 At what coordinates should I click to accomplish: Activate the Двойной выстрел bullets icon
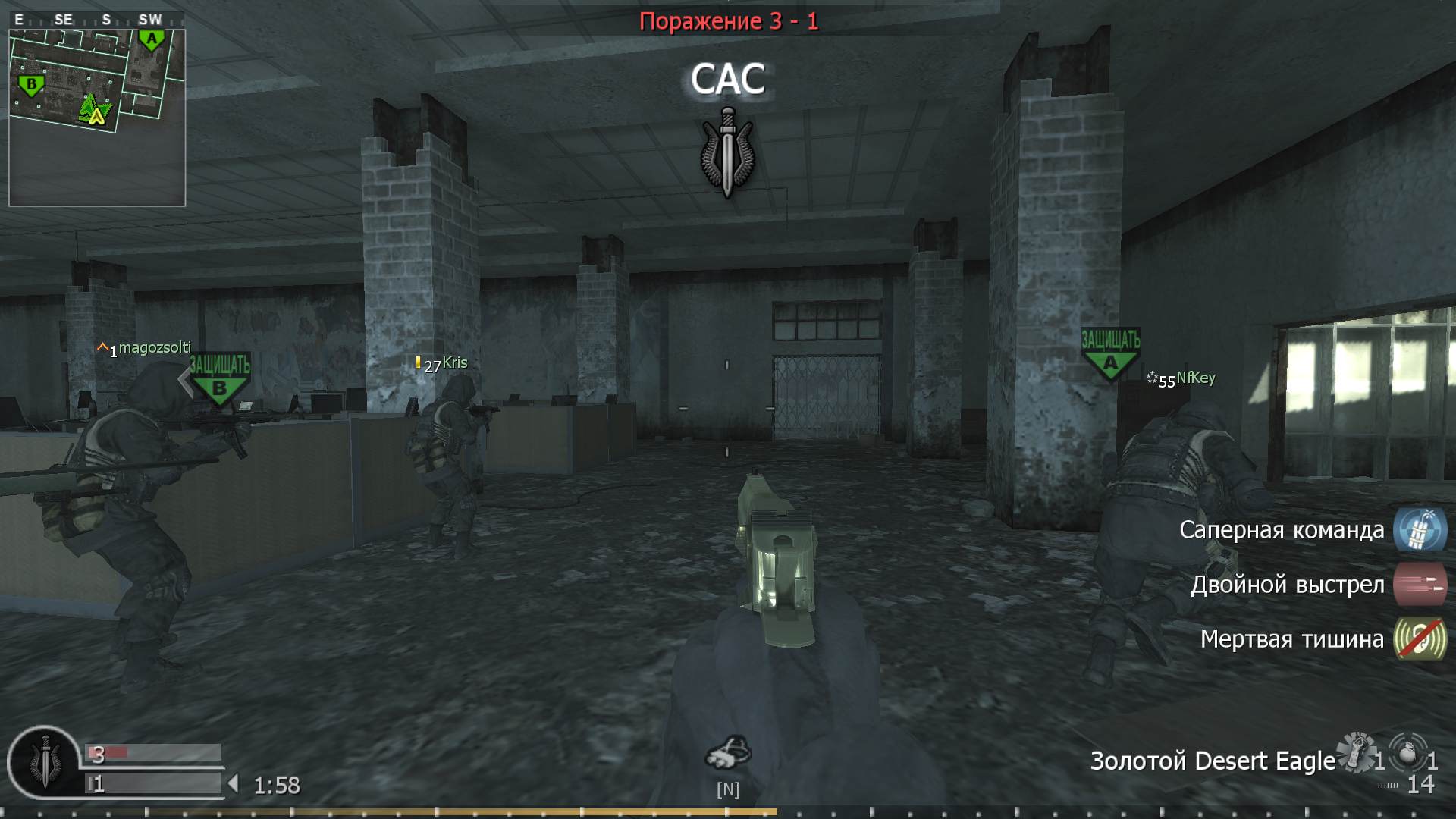coord(1419,585)
